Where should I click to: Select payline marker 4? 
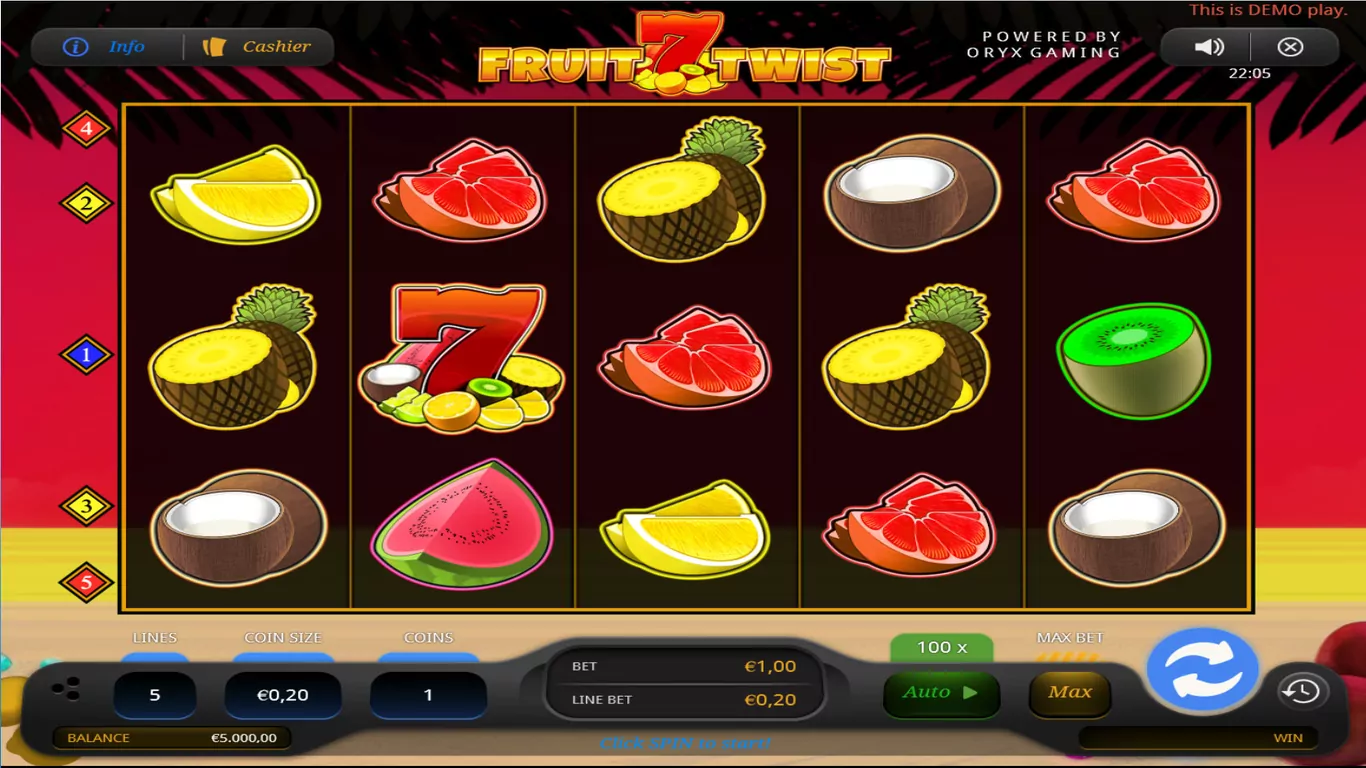click(87, 129)
